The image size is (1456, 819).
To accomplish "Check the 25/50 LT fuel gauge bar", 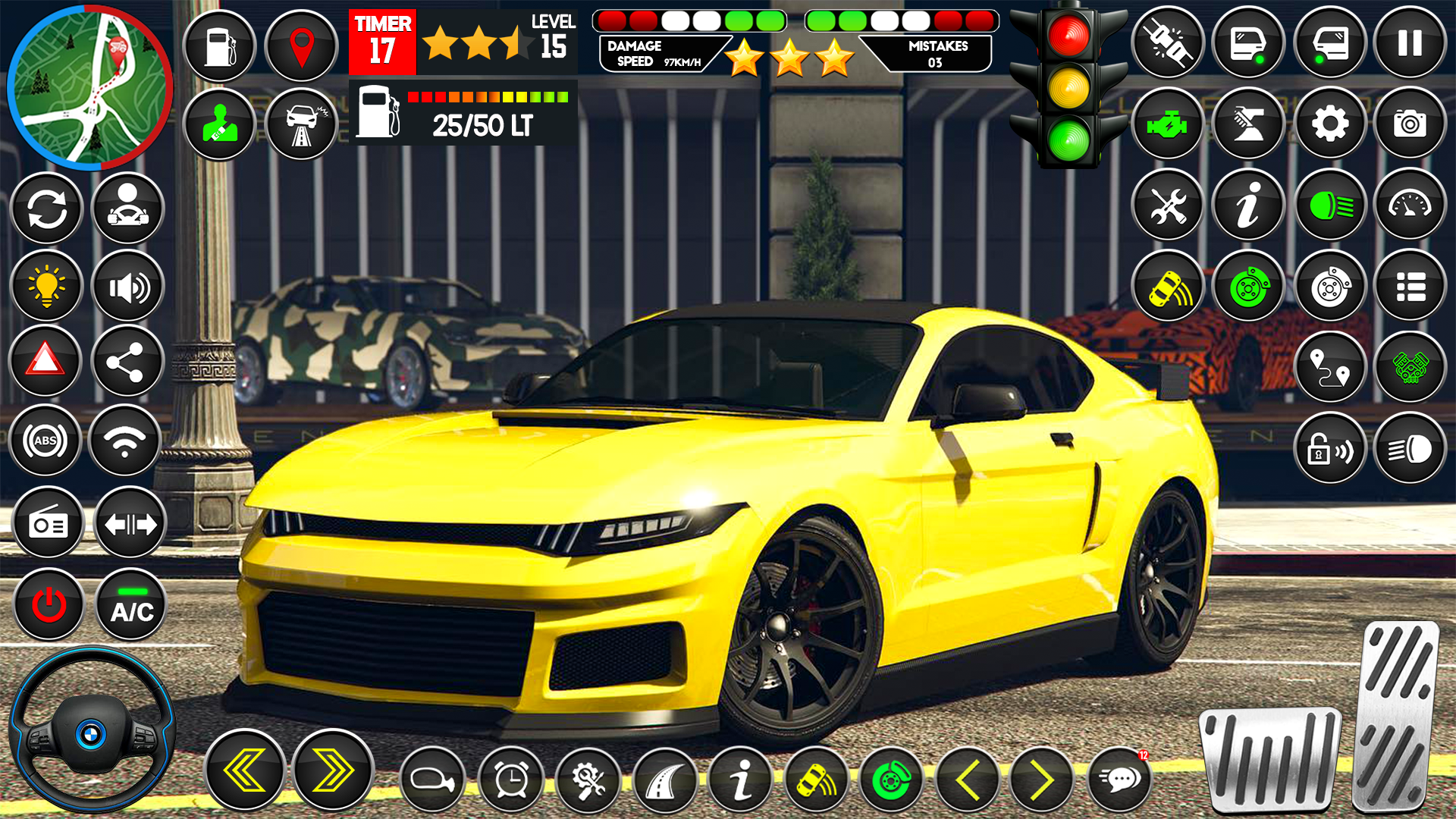I will pyautogui.click(x=463, y=114).
